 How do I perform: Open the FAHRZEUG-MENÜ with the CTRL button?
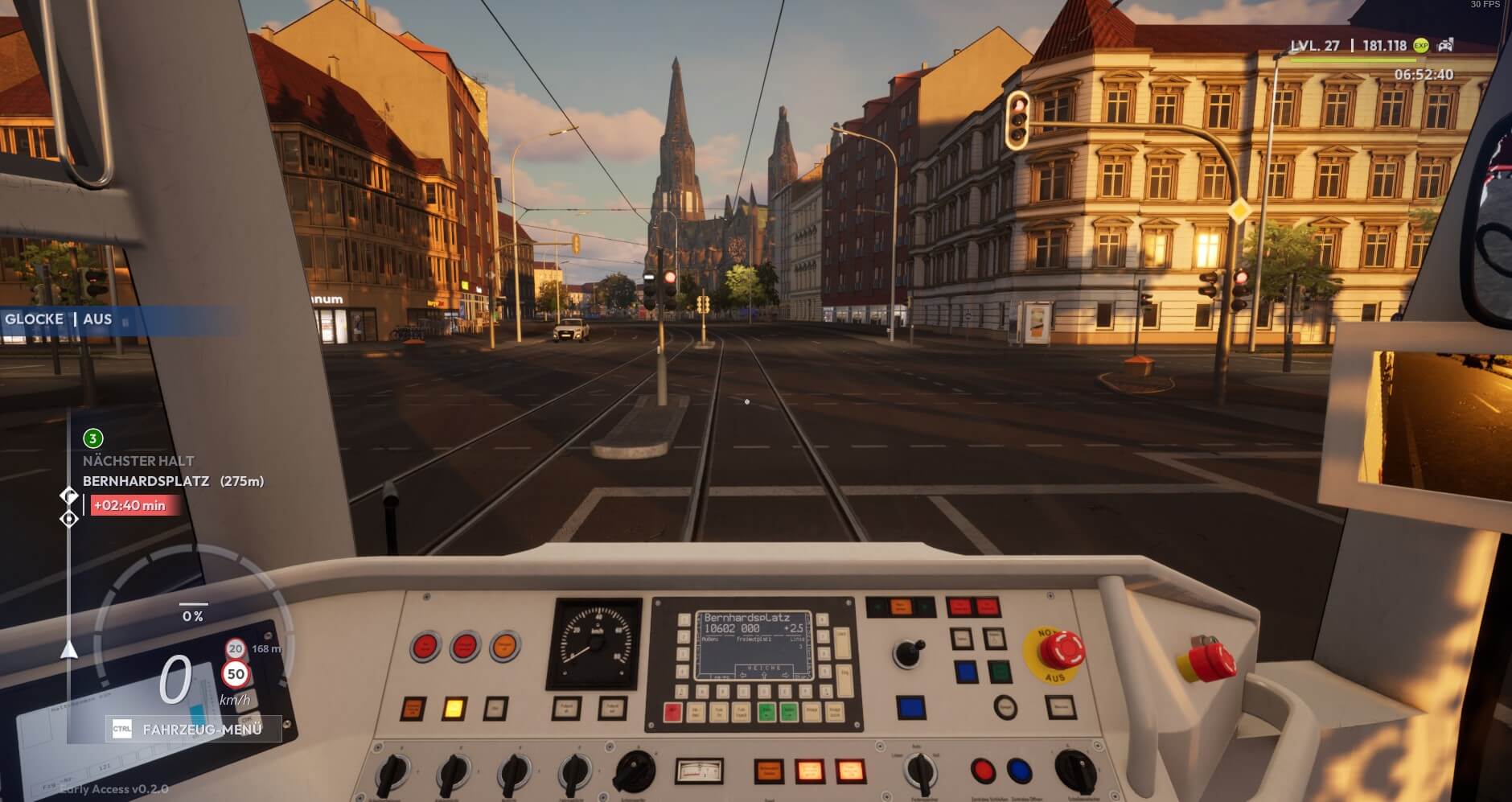pyautogui.click(x=121, y=728)
